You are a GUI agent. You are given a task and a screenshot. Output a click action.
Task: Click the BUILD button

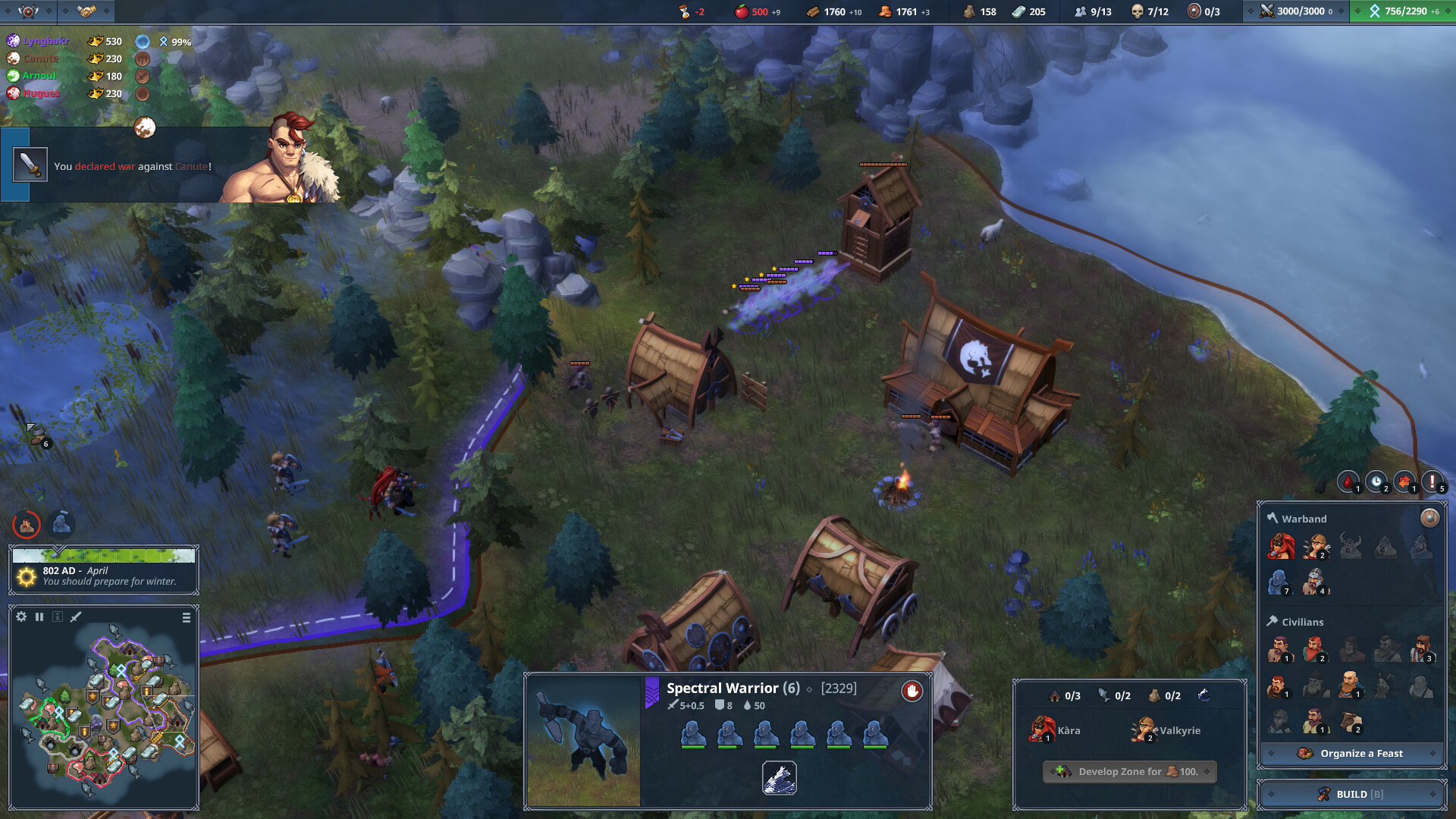click(1351, 794)
